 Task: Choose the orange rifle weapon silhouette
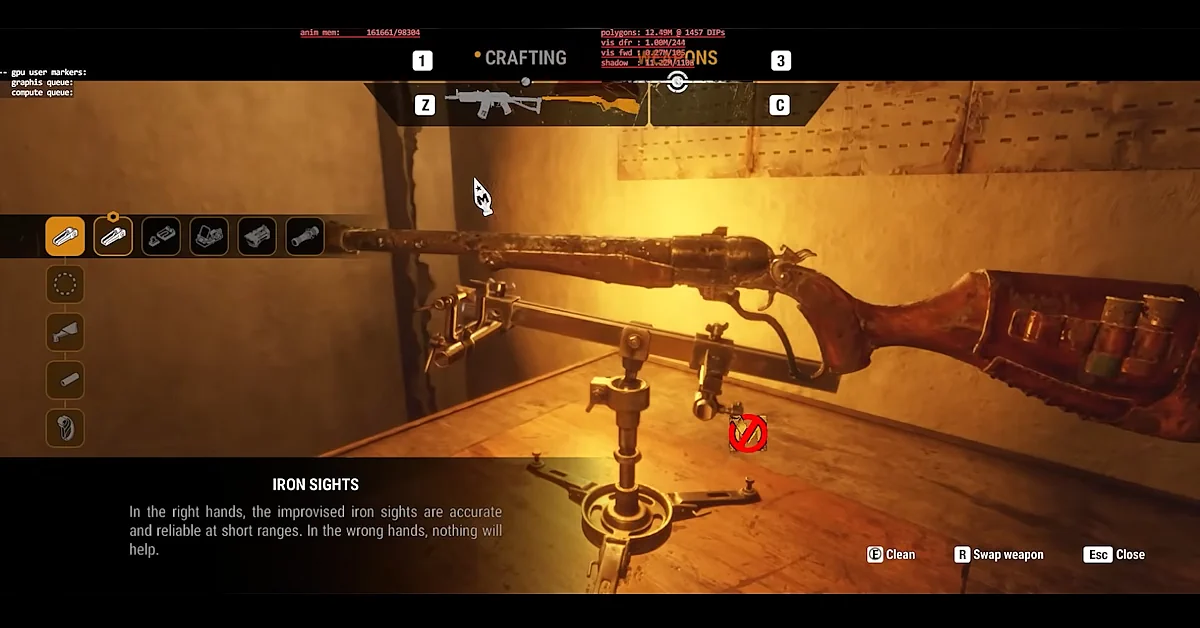pyautogui.click(x=592, y=102)
